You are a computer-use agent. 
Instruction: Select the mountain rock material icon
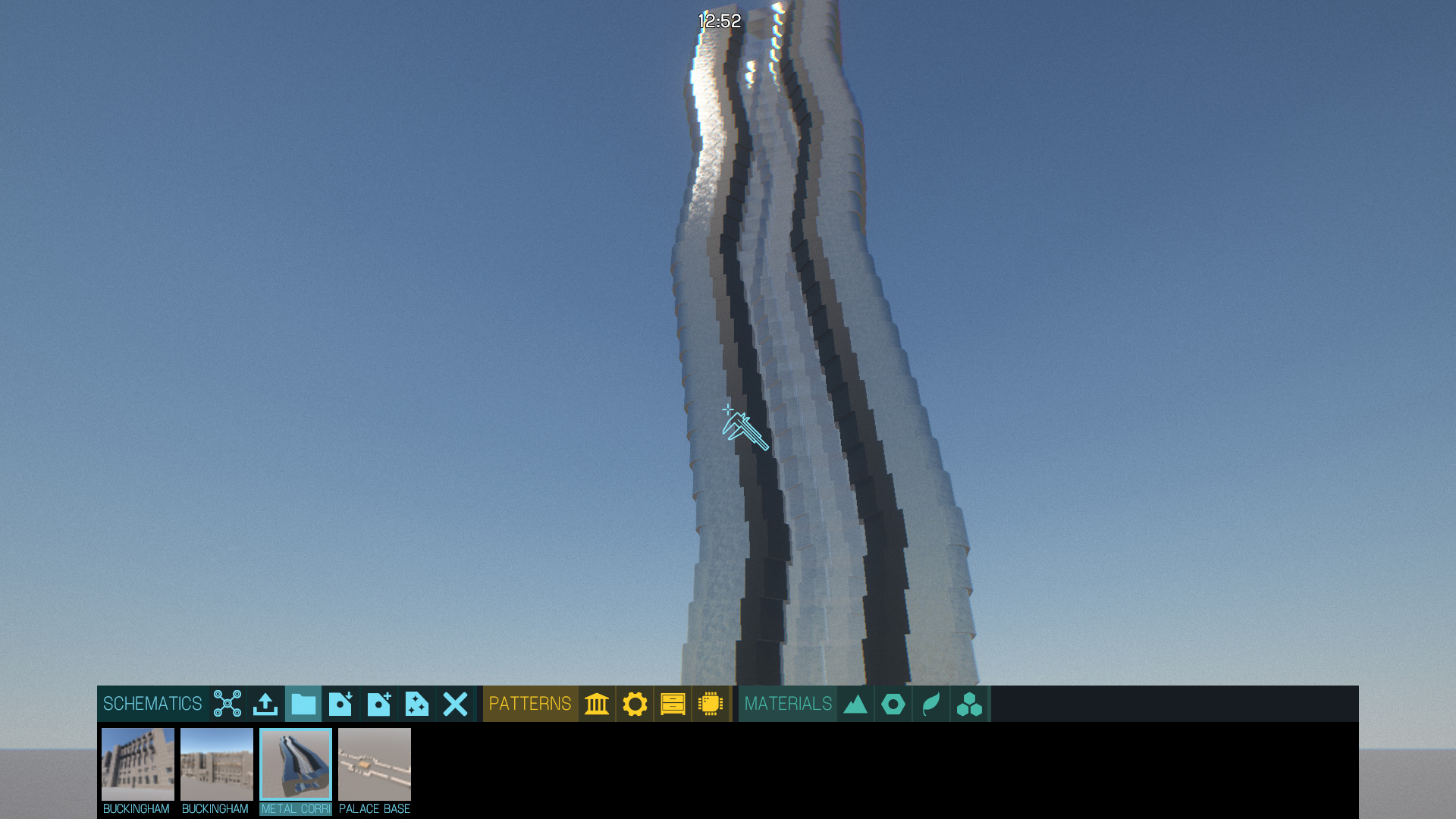pos(855,704)
